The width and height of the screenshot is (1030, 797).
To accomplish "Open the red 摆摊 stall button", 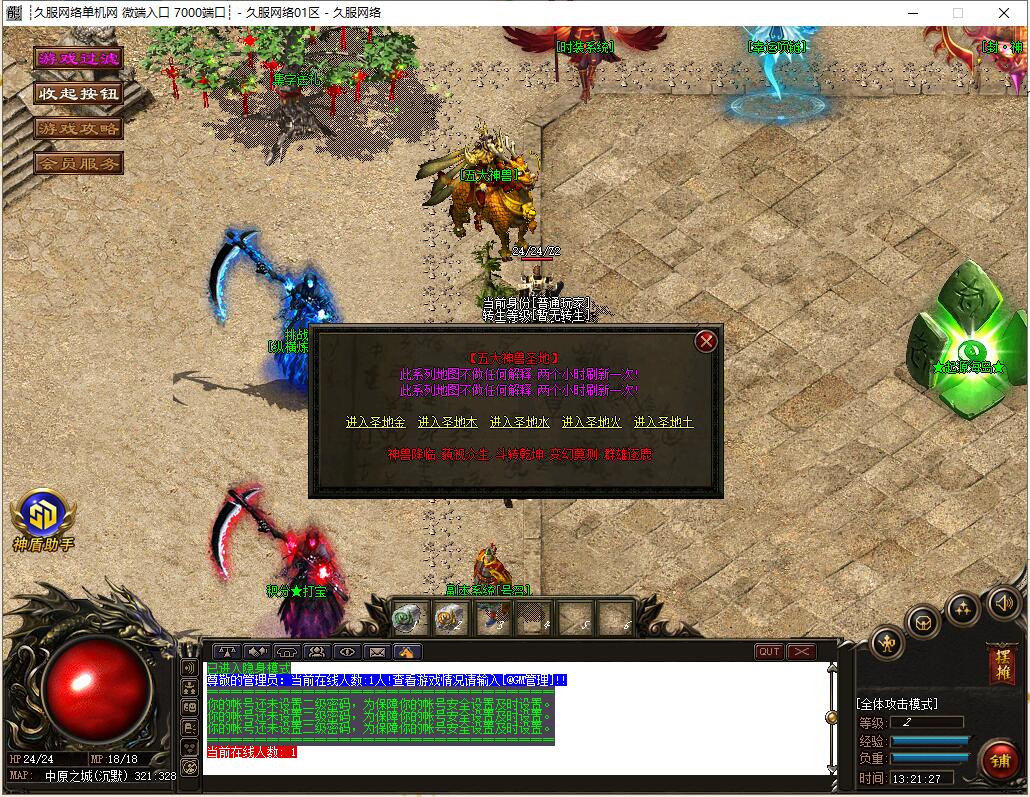I will (1000, 664).
